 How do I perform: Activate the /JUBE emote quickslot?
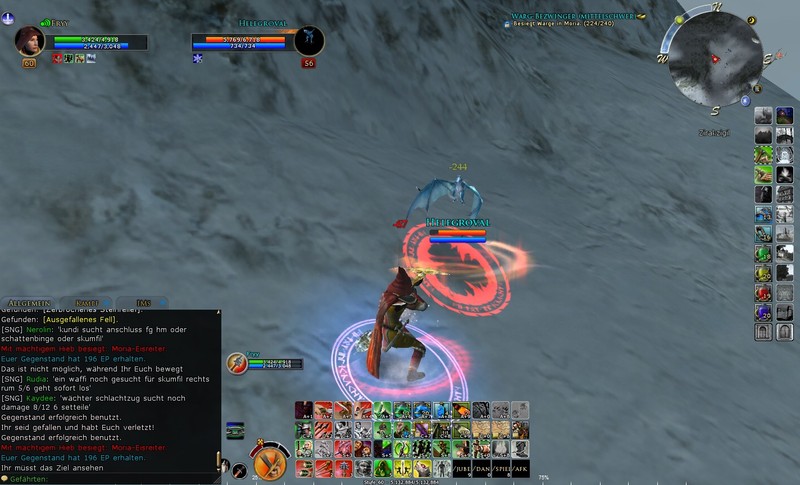pos(461,467)
